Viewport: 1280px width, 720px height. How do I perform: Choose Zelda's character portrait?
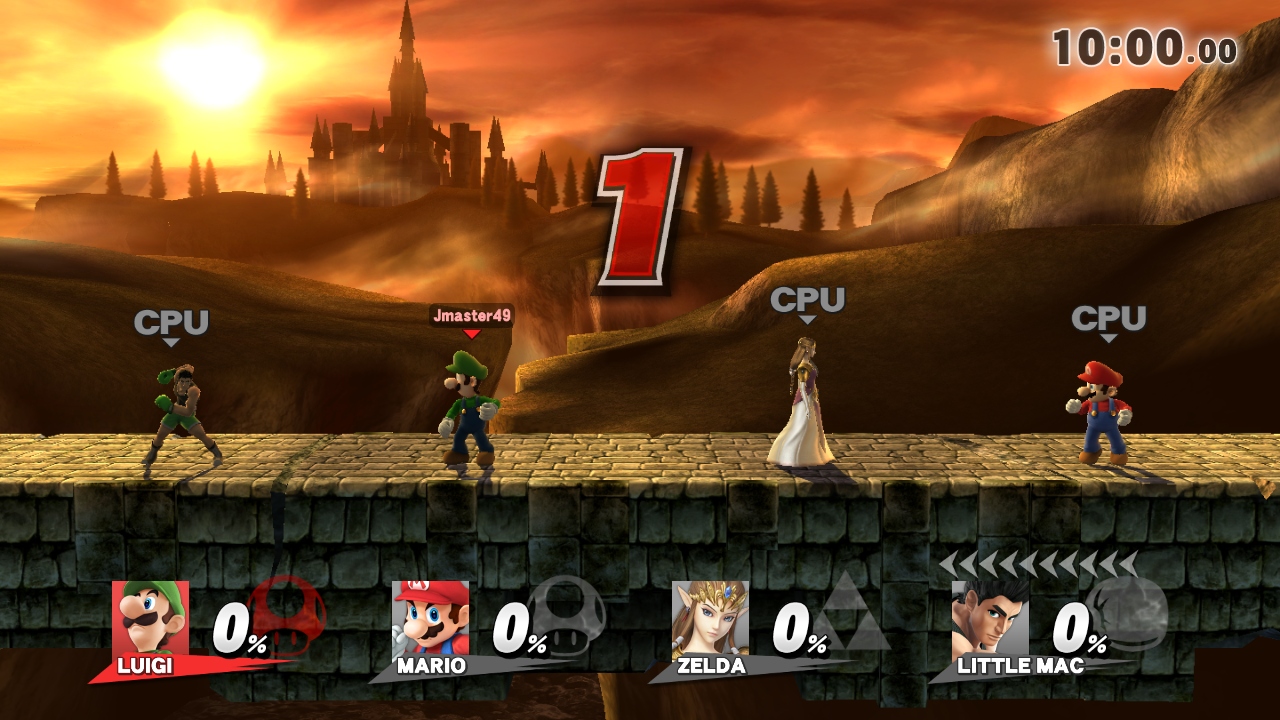[710, 618]
